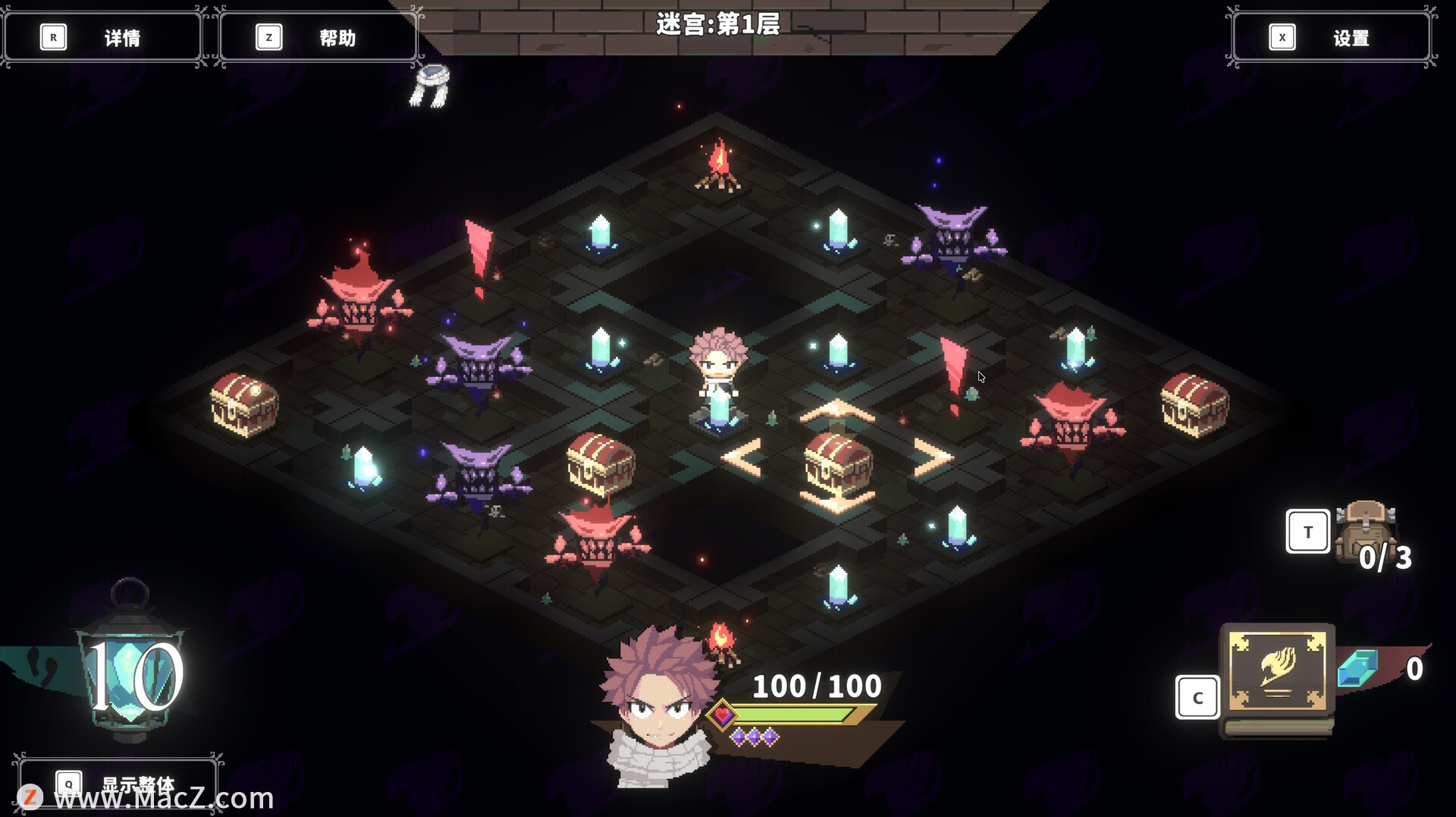Open the 帮助 help screen
This screenshot has width=1456, height=817.
coord(318,37)
